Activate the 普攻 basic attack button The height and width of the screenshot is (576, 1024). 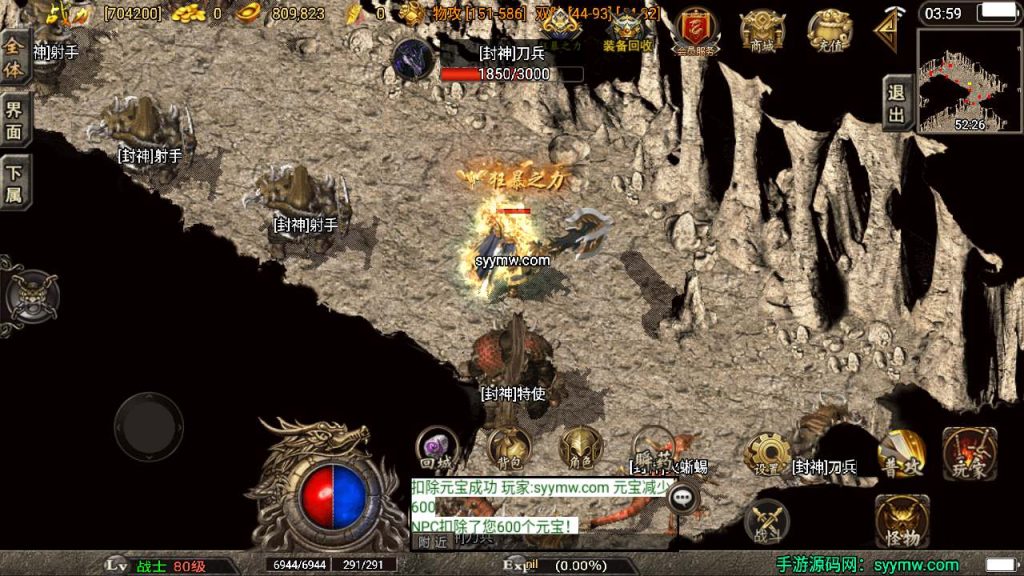pyautogui.click(x=900, y=454)
